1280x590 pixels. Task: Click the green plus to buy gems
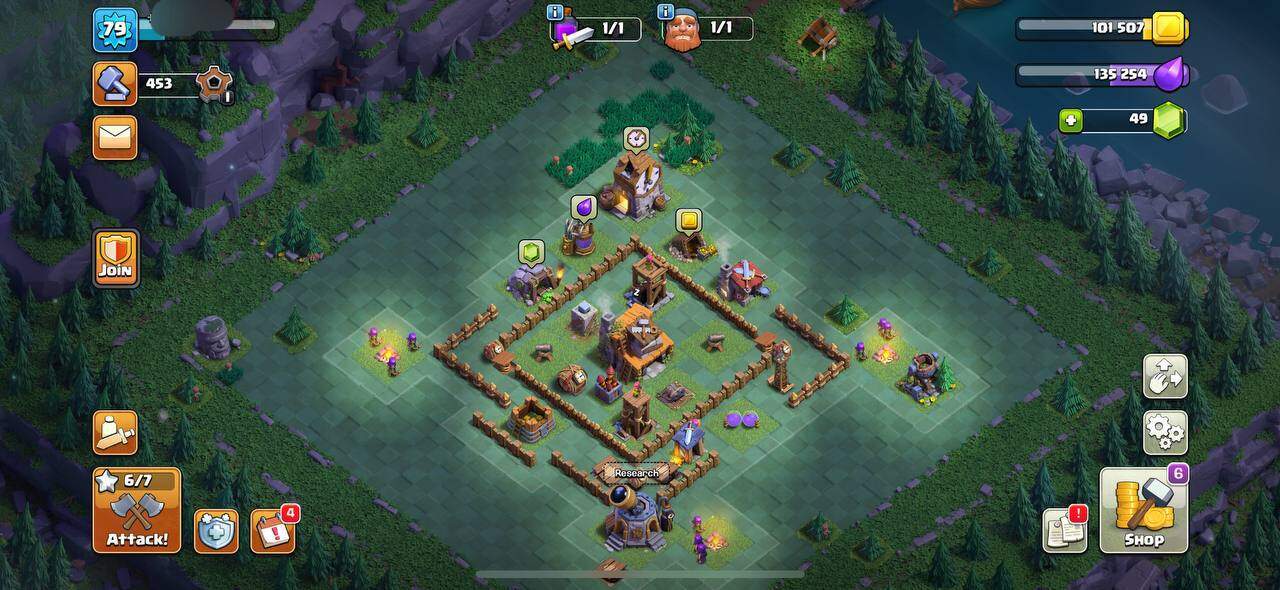(1072, 120)
